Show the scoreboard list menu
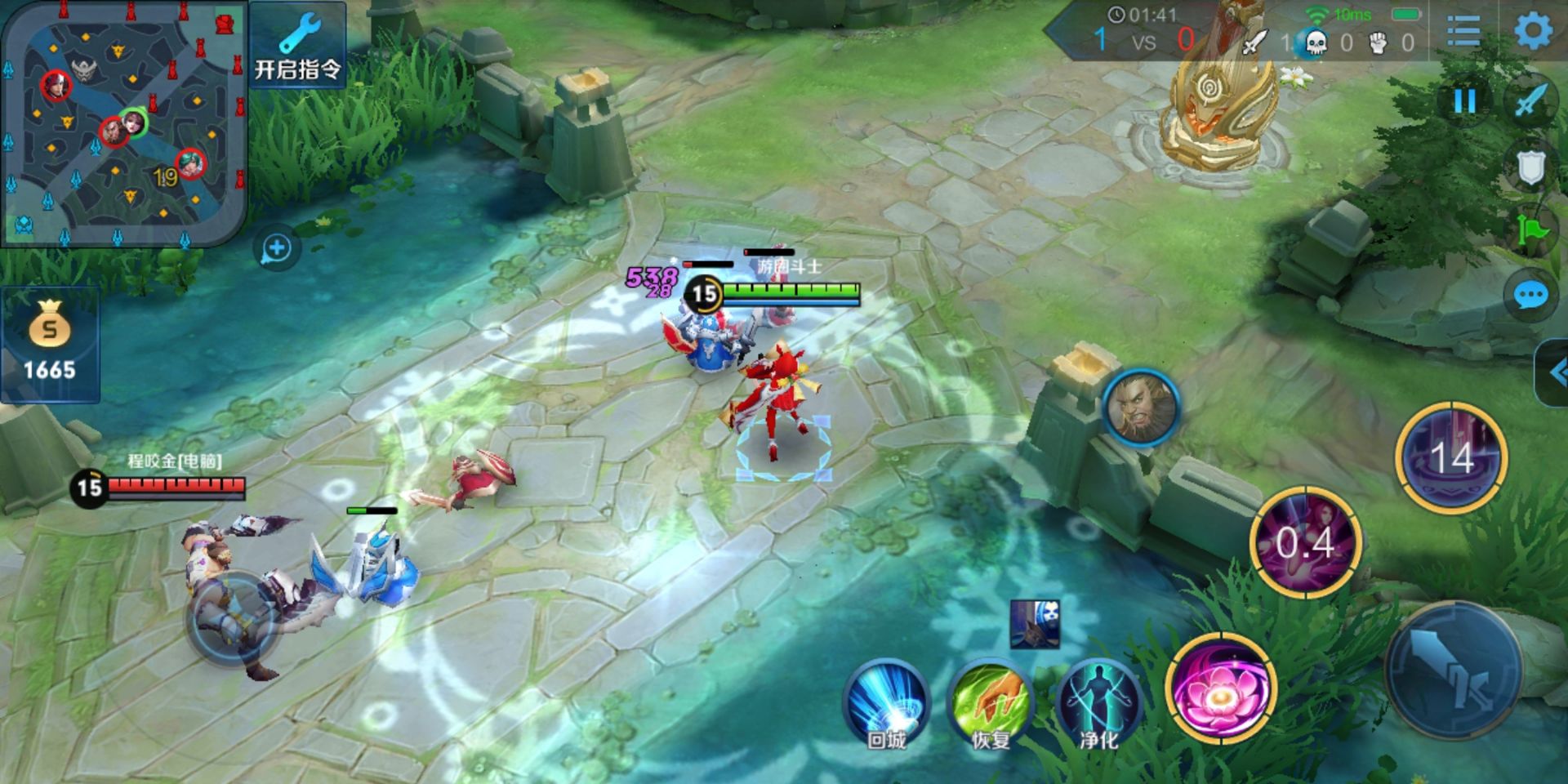 point(1463,33)
